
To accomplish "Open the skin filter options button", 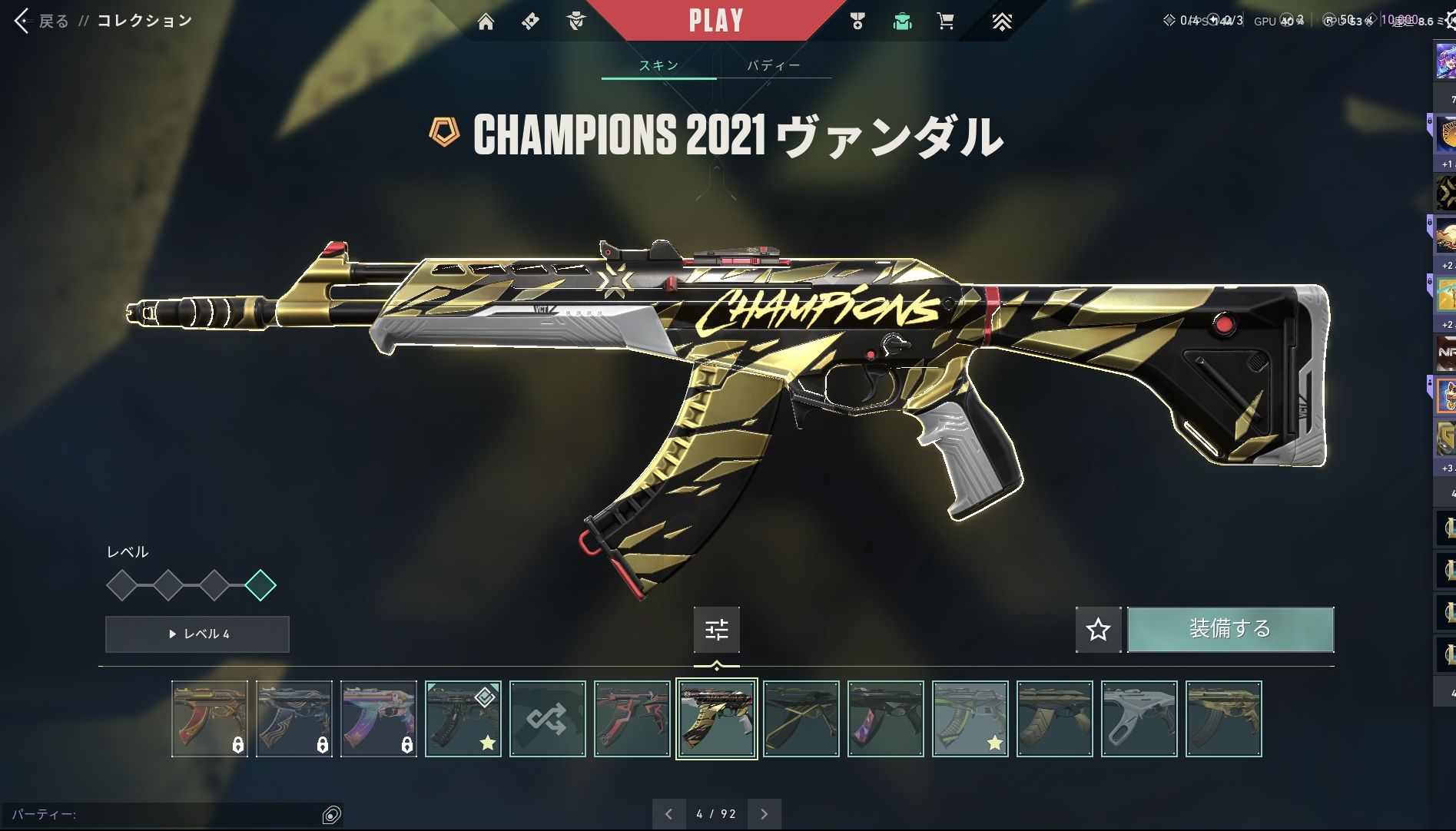I will point(716,630).
